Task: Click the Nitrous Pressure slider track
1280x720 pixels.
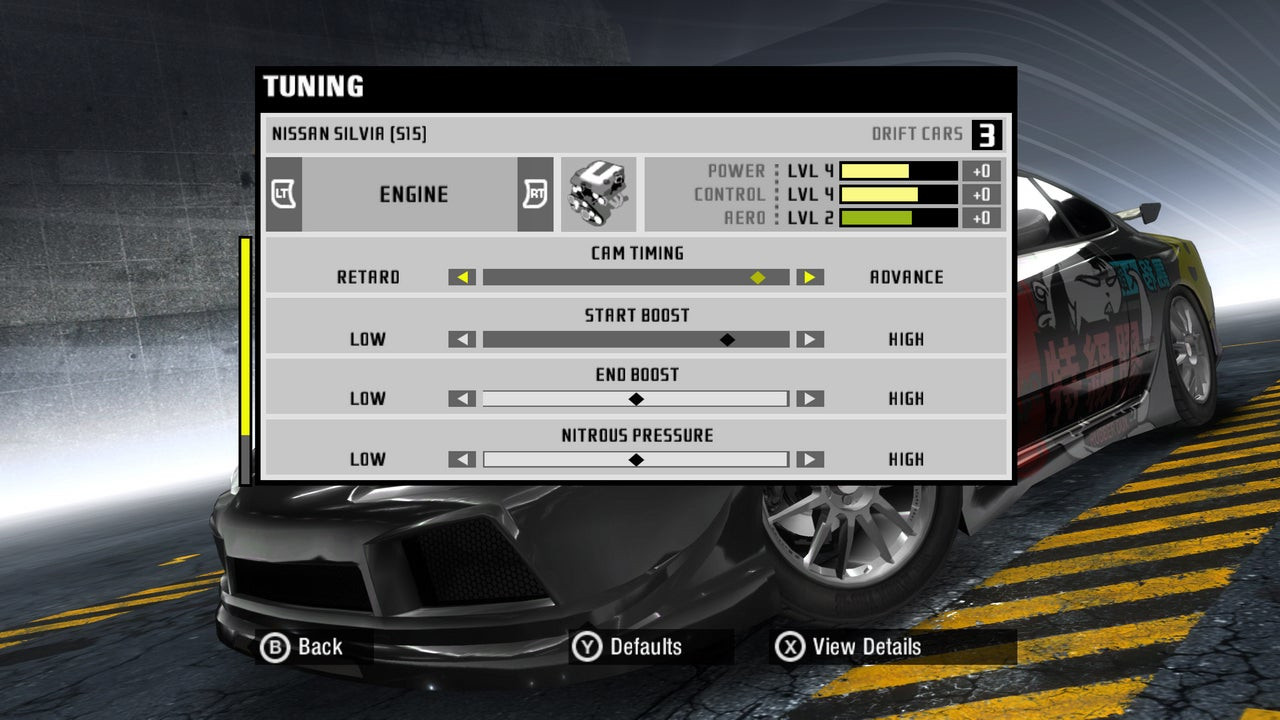Action: (636, 460)
